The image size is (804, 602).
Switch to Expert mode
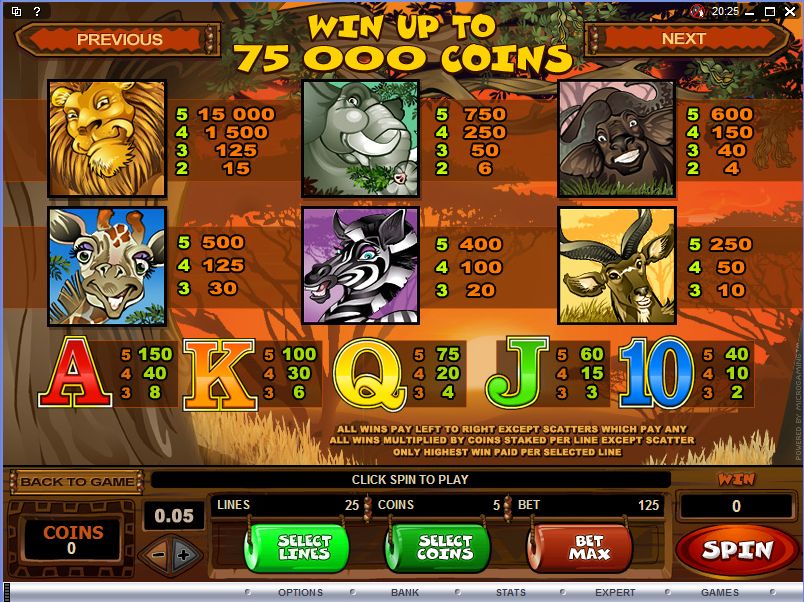615,592
